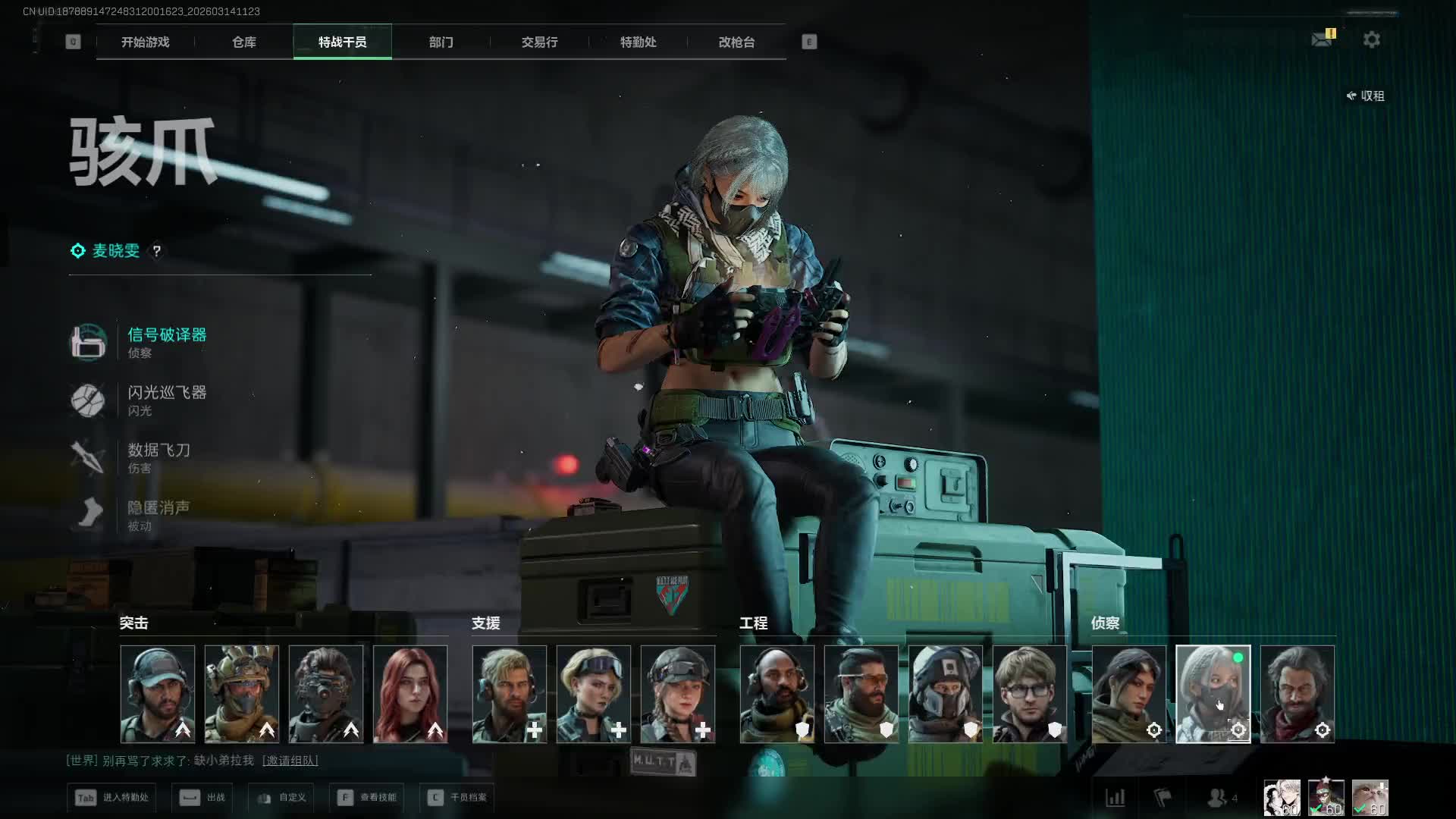Open the bar chart statistics icon
Viewport: 1456px width, 819px height.
pyautogui.click(x=1115, y=798)
